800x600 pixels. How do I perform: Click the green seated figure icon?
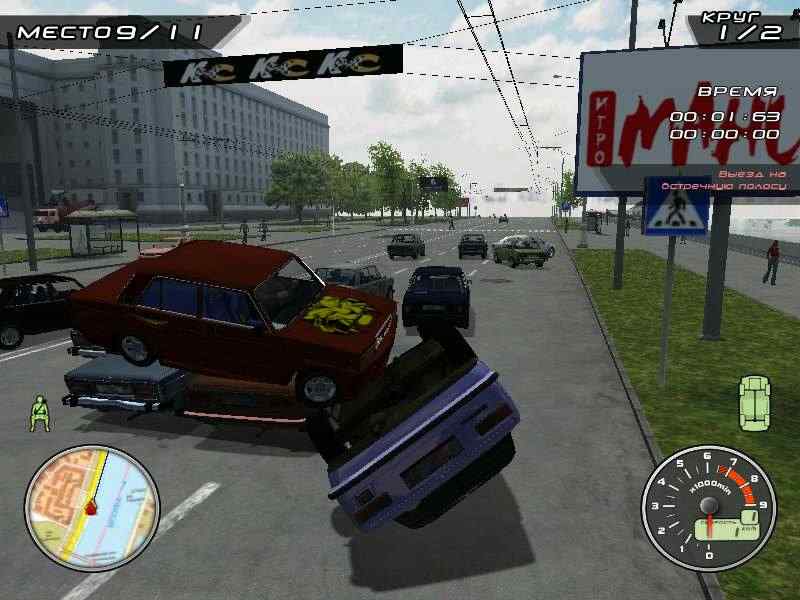40,413
